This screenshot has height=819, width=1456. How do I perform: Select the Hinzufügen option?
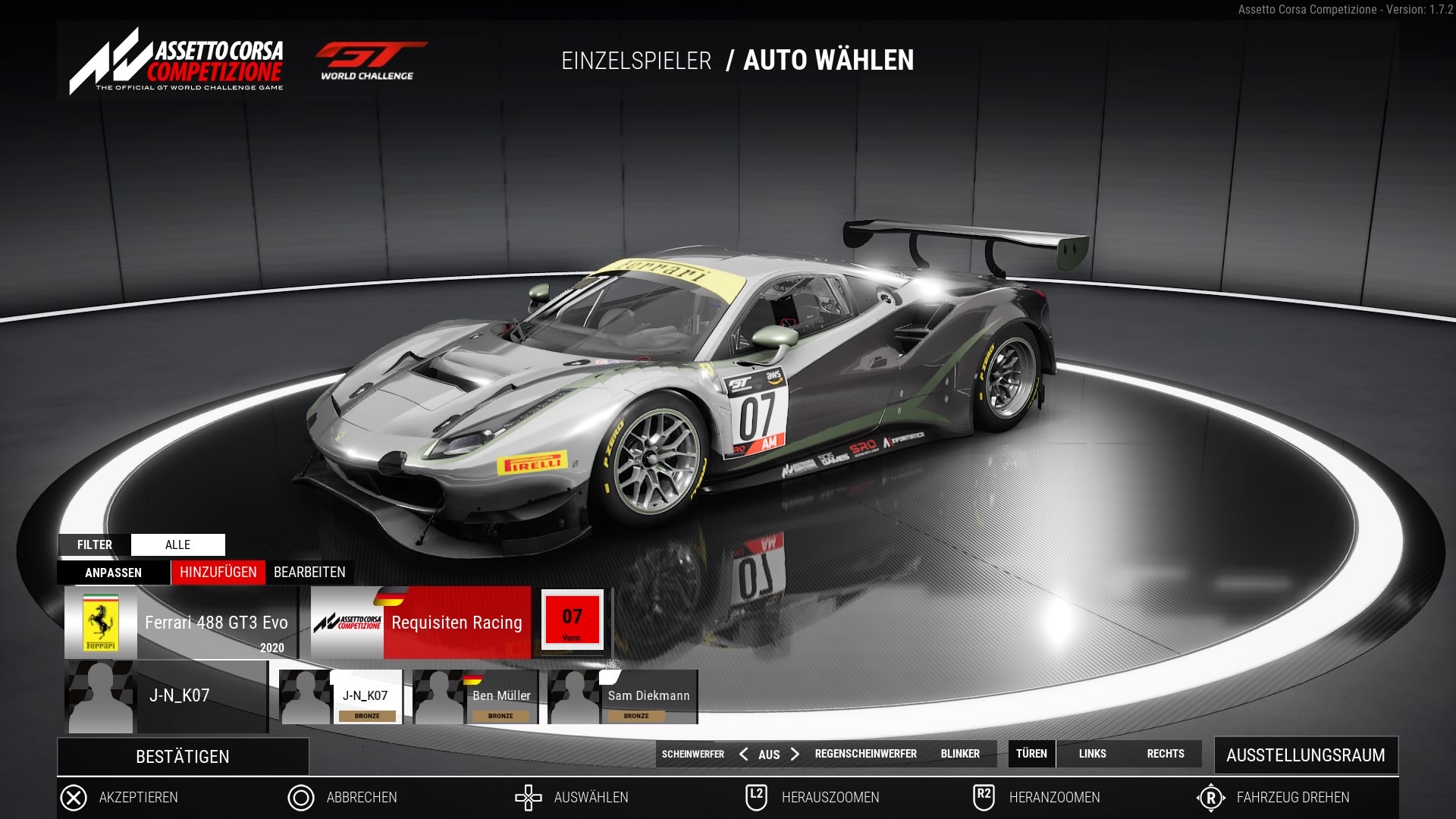218,573
